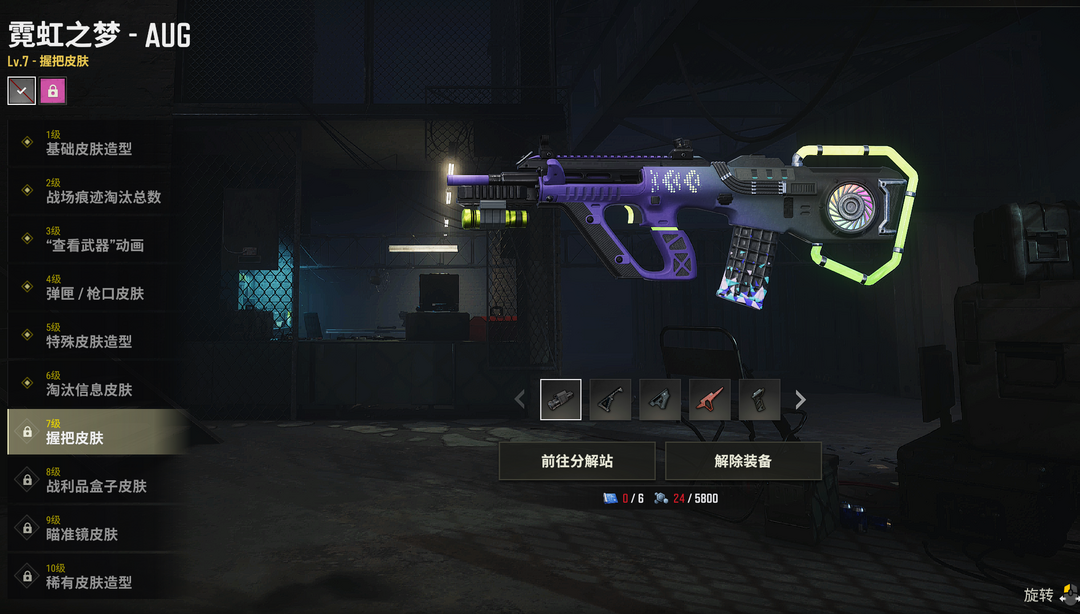Choose level 3 "查看武器"动画 entry
The width and height of the screenshot is (1080, 614).
tap(95, 239)
